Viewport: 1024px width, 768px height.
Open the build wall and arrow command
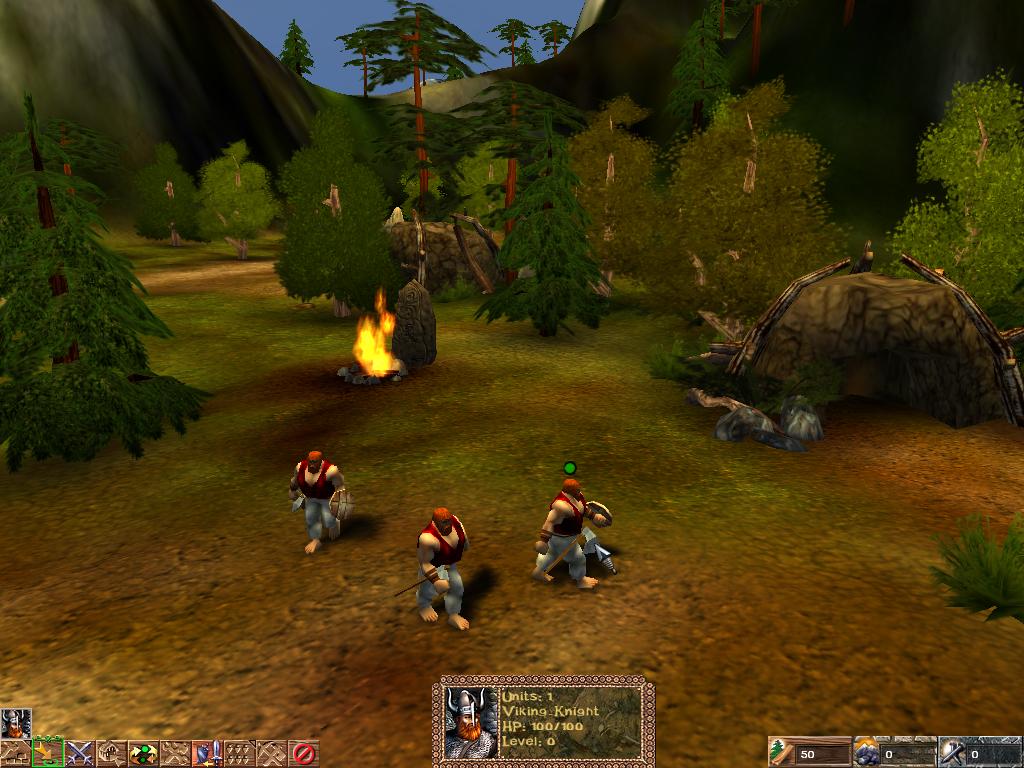click(15, 753)
